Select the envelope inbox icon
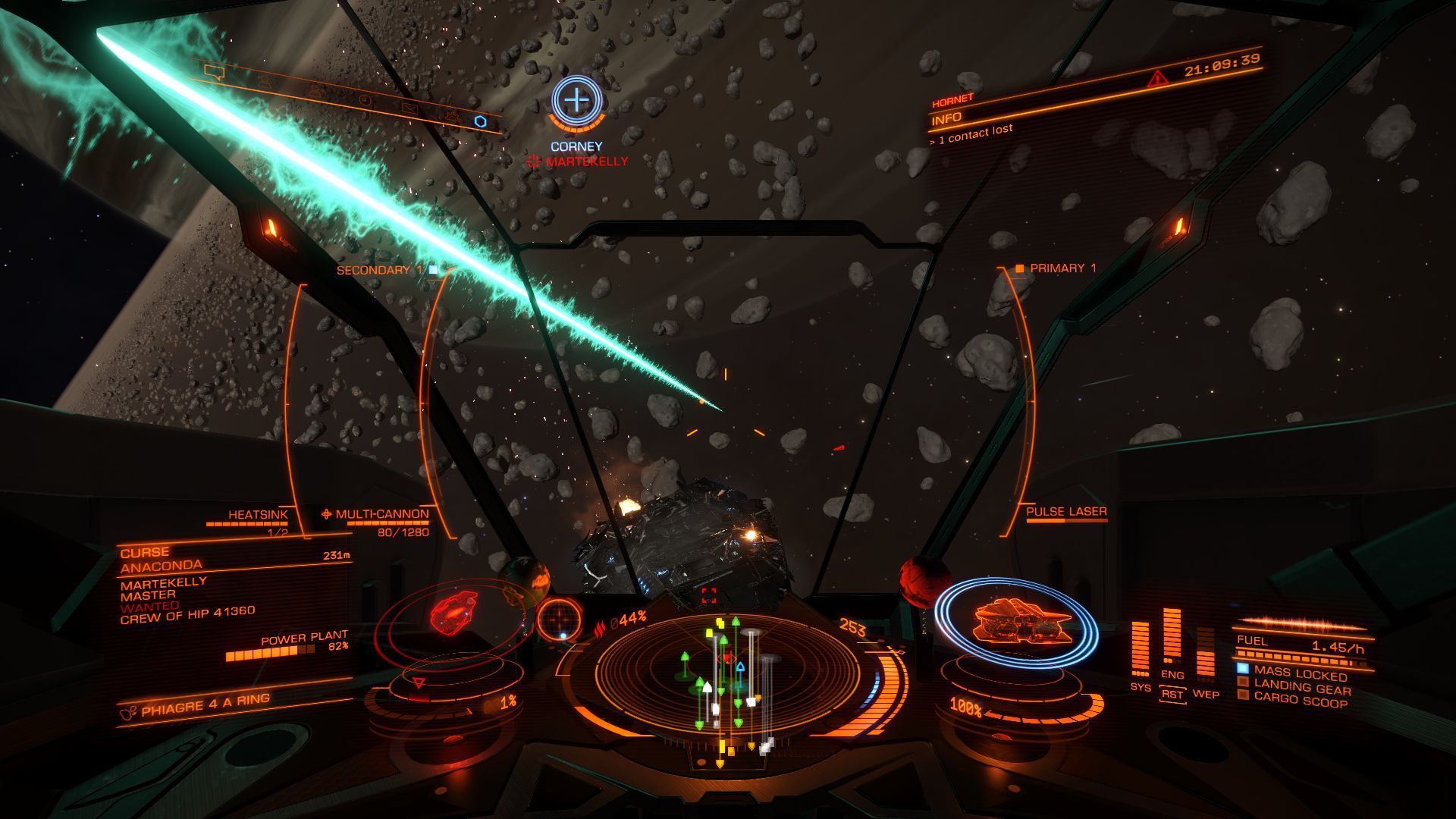The image size is (1456, 819). [x=409, y=108]
